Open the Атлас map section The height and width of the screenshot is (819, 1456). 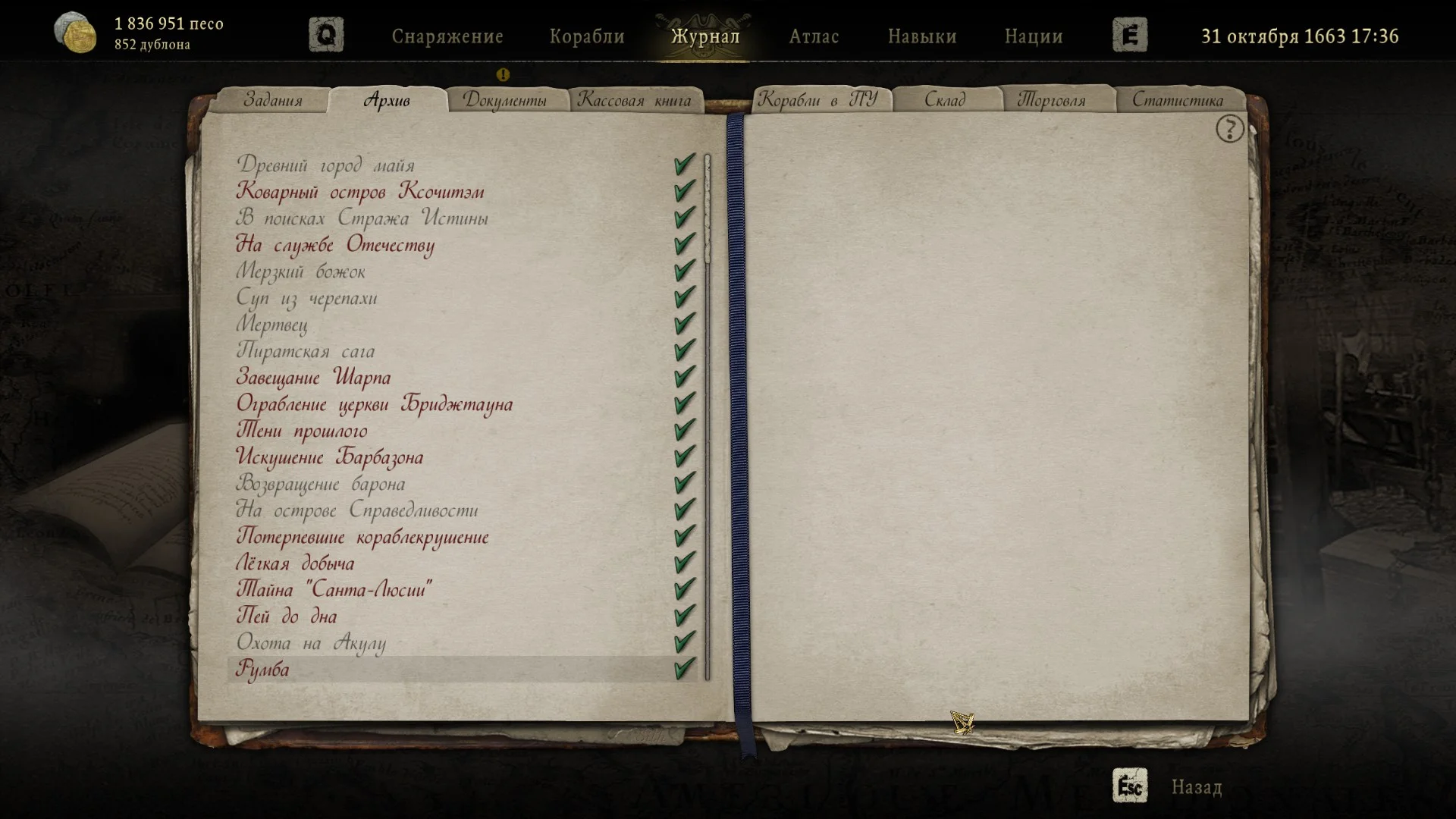click(814, 36)
